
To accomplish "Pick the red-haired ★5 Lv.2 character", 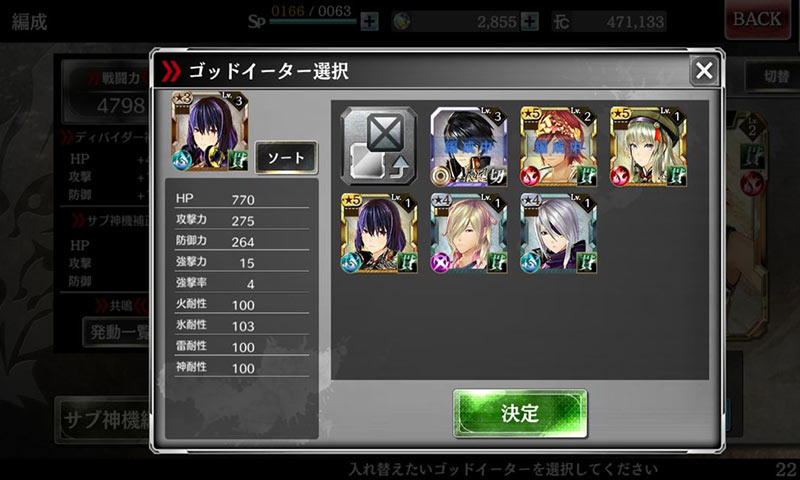I will (x=558, y=146).
